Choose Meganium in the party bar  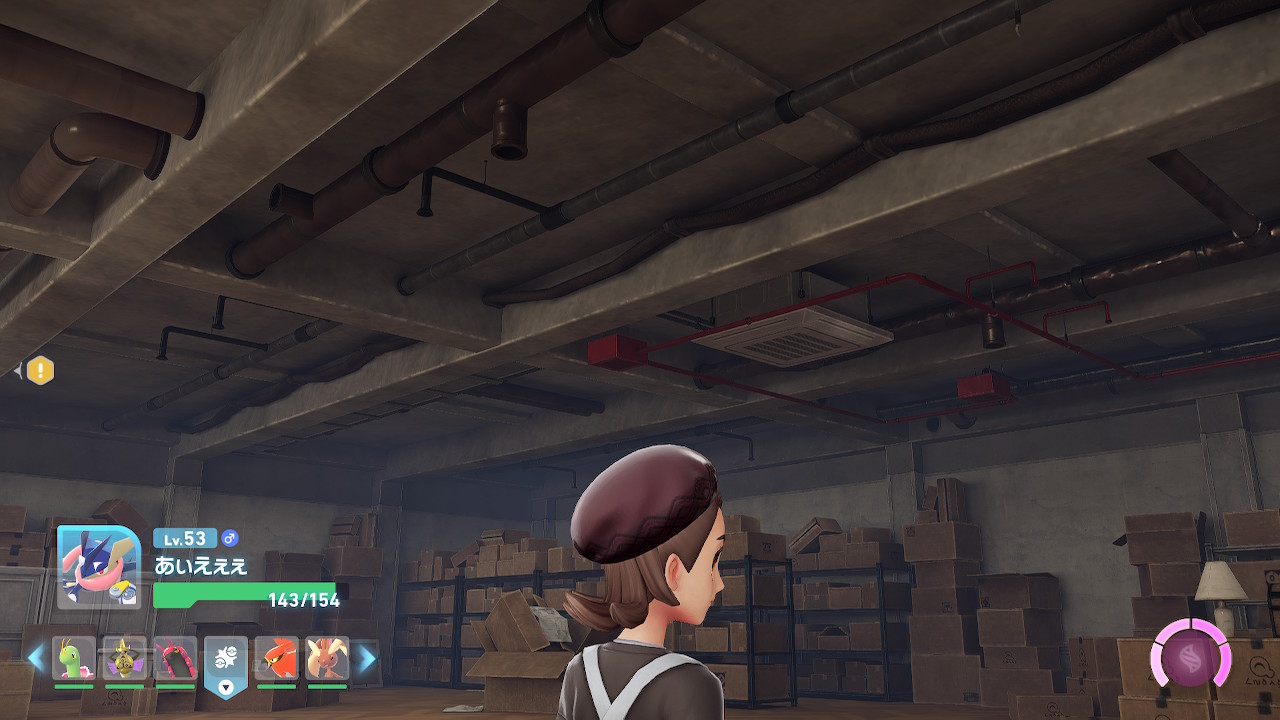[74, 658]
